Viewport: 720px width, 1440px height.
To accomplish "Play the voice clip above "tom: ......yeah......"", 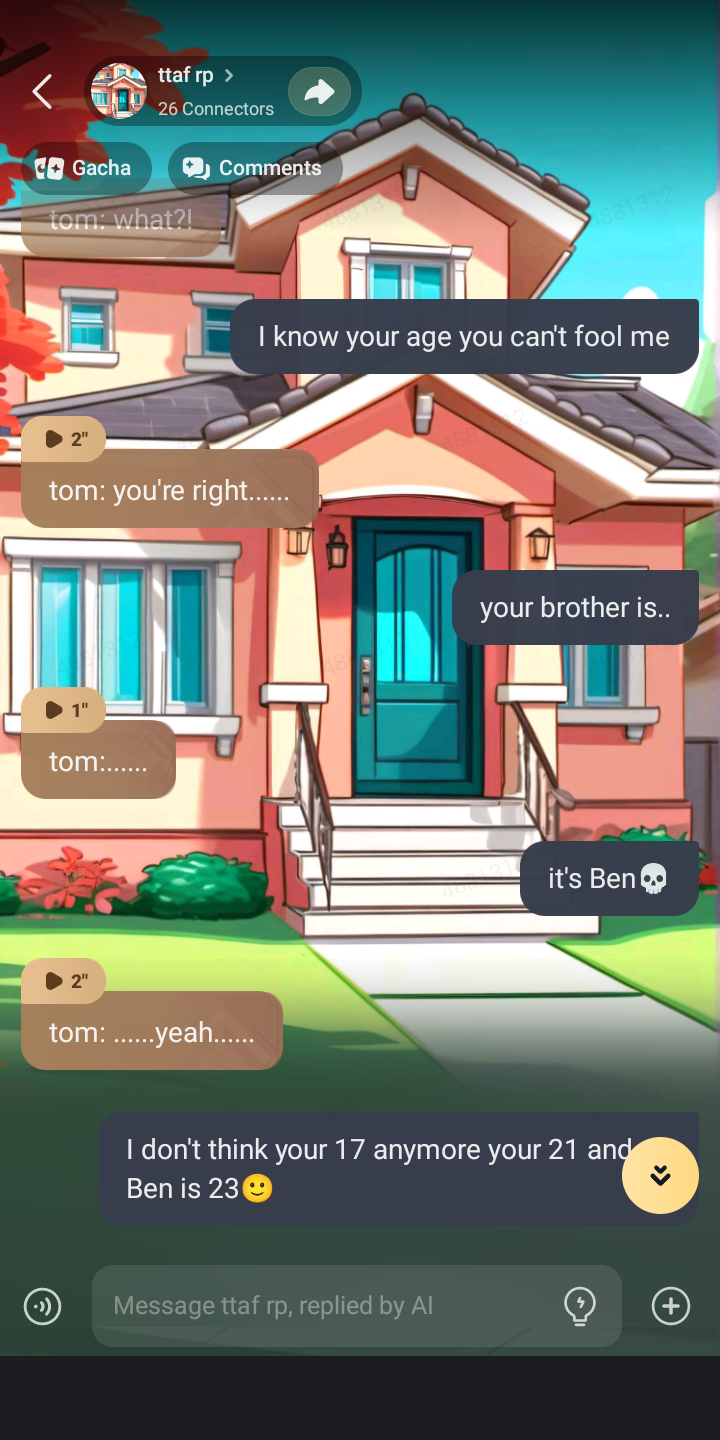I will pos(64,981).
